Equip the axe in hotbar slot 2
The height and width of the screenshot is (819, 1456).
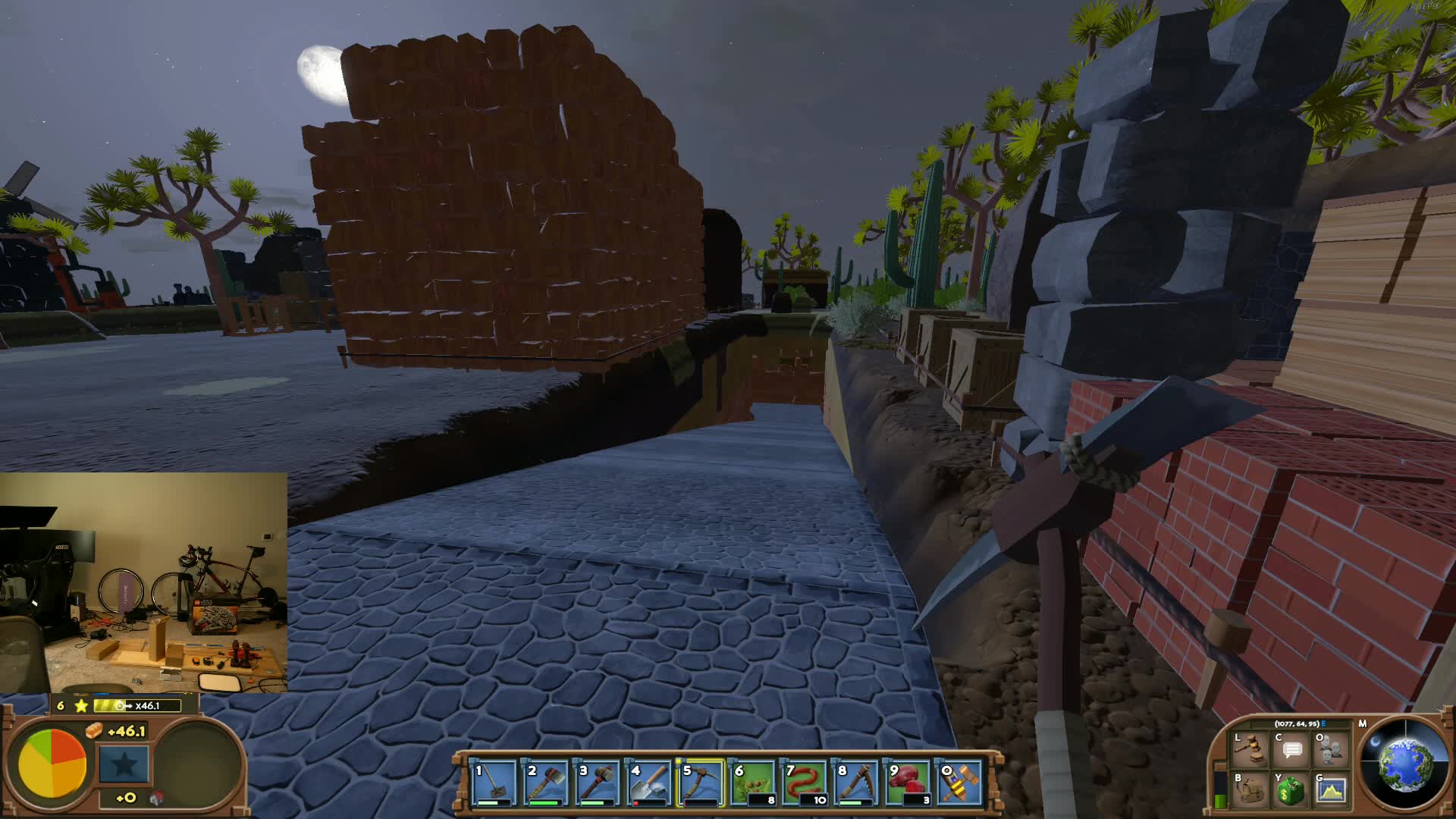545,783
